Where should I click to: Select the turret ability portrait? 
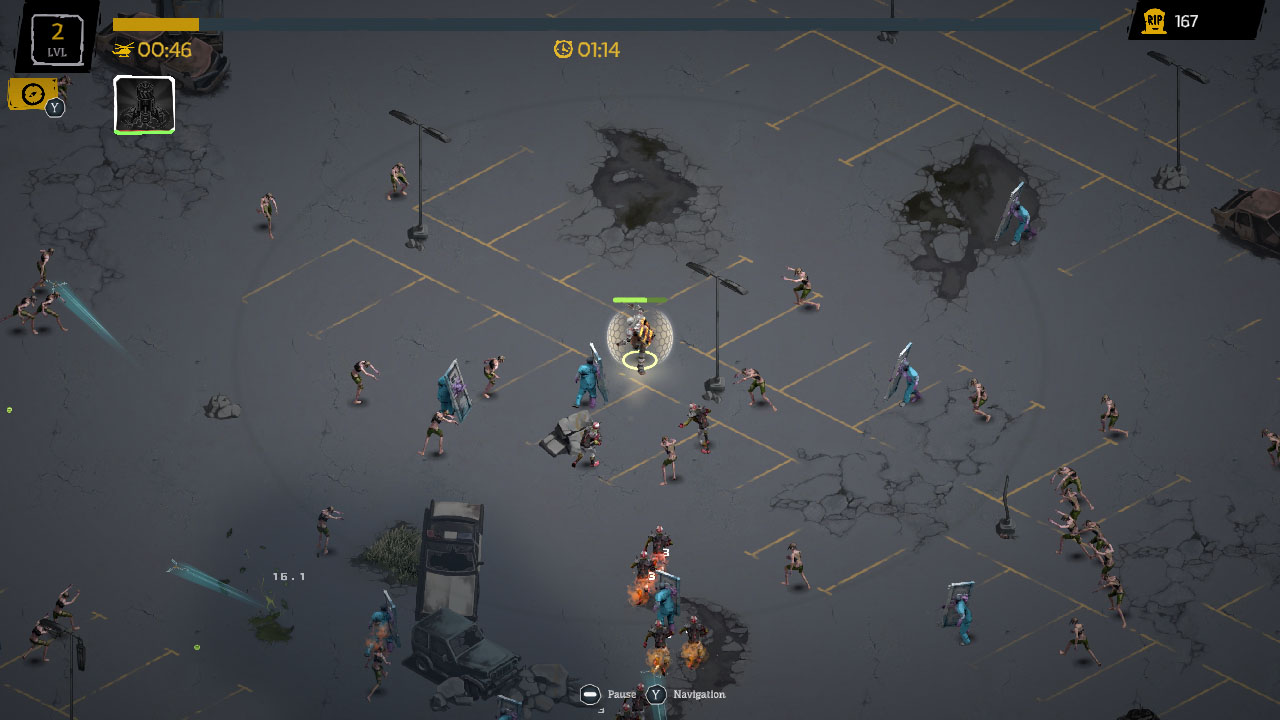coord(144,103)
